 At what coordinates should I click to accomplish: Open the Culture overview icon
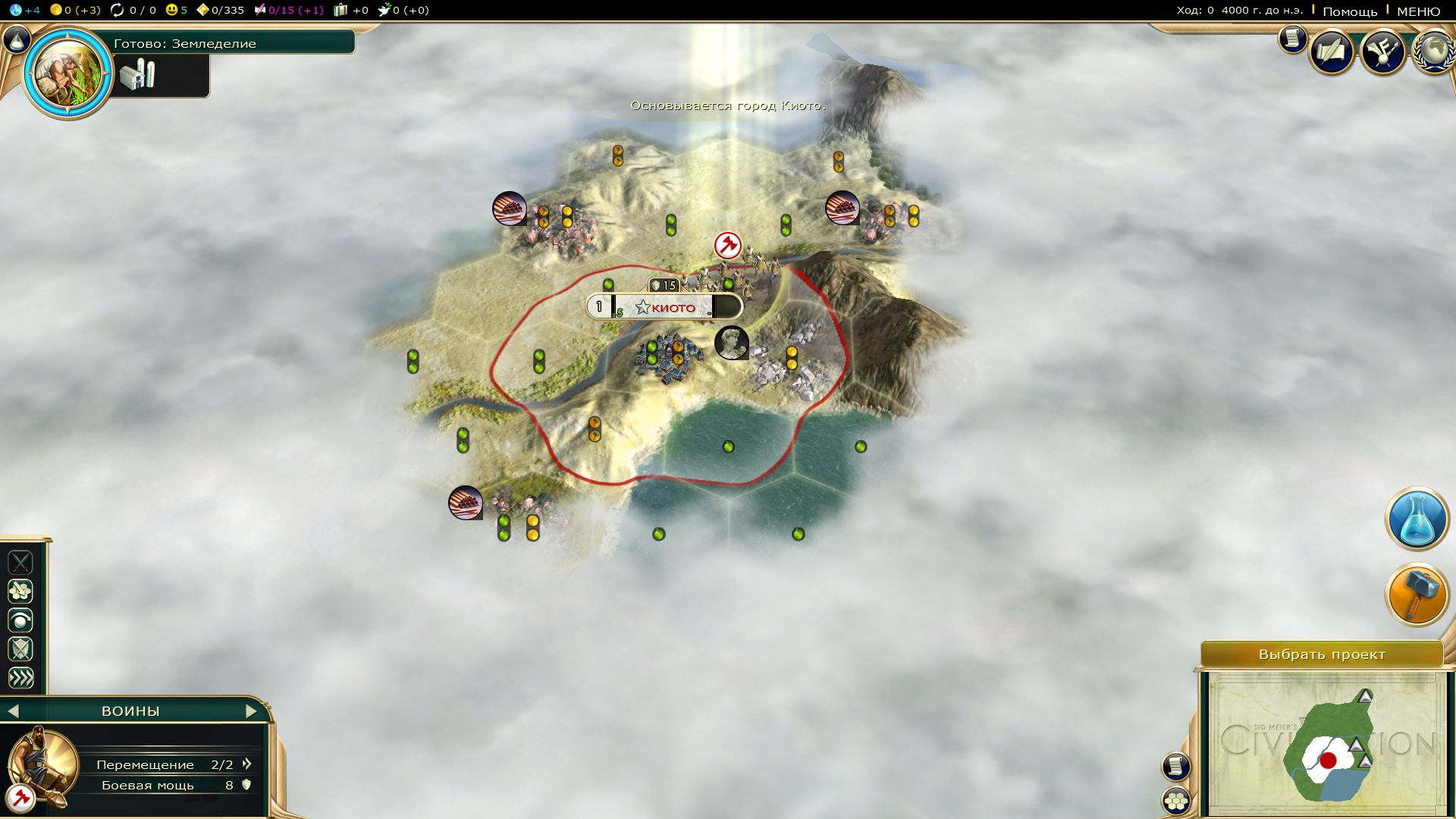pyautogui.click(x=1382, y=52)
